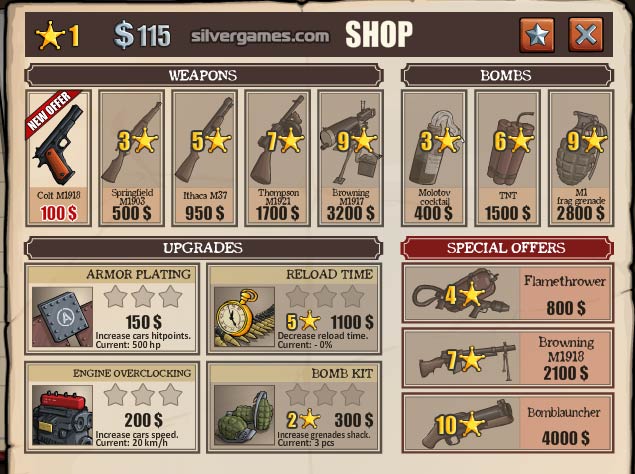
Task: Choose the TNT bomb card
Action: [x=507, y=158]
